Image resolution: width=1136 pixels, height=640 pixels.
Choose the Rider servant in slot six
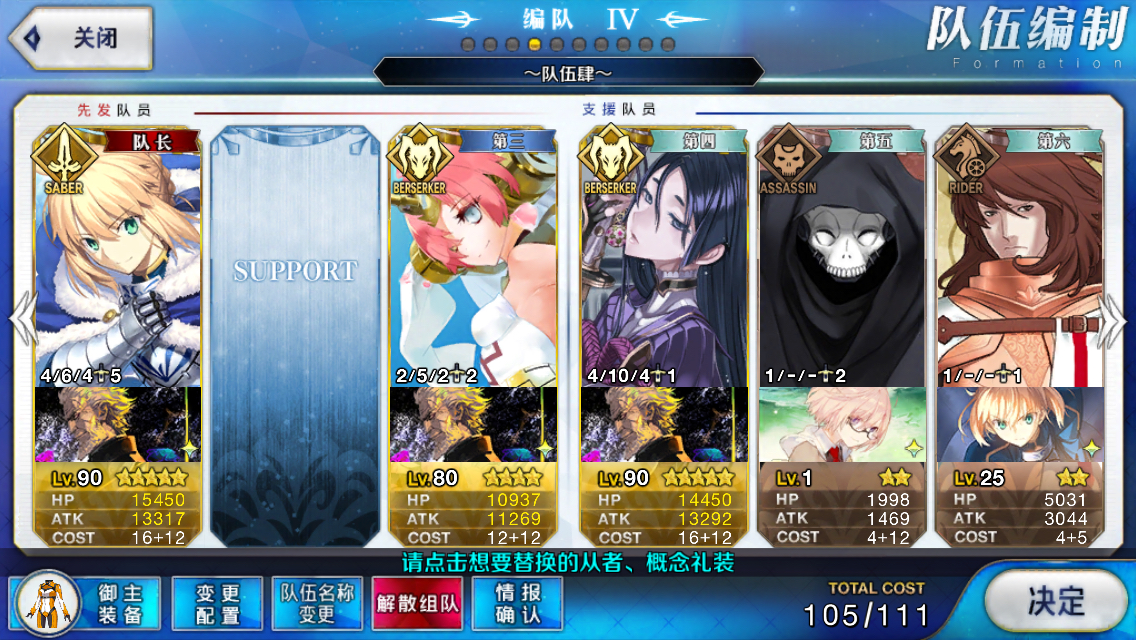1018,260
